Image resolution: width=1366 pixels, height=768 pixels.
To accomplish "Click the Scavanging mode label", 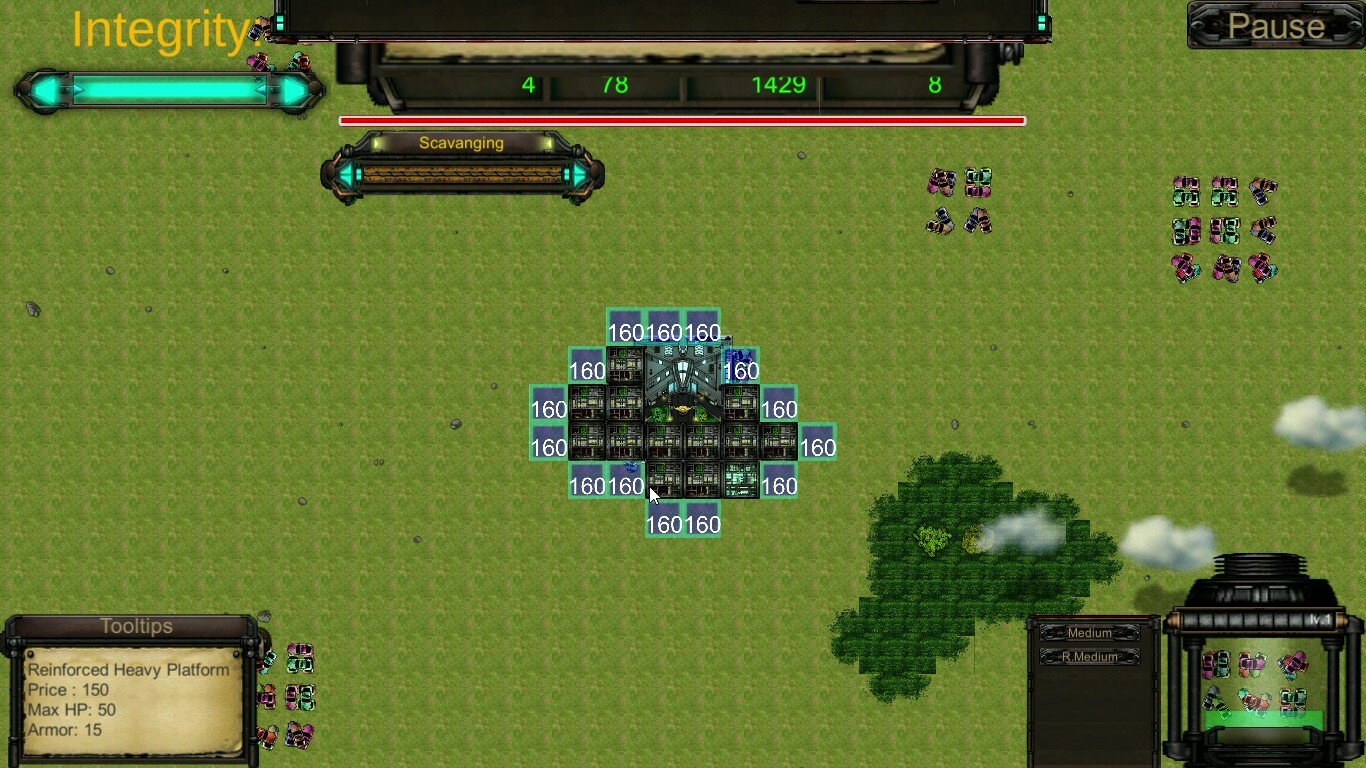I will coord(461,143).
